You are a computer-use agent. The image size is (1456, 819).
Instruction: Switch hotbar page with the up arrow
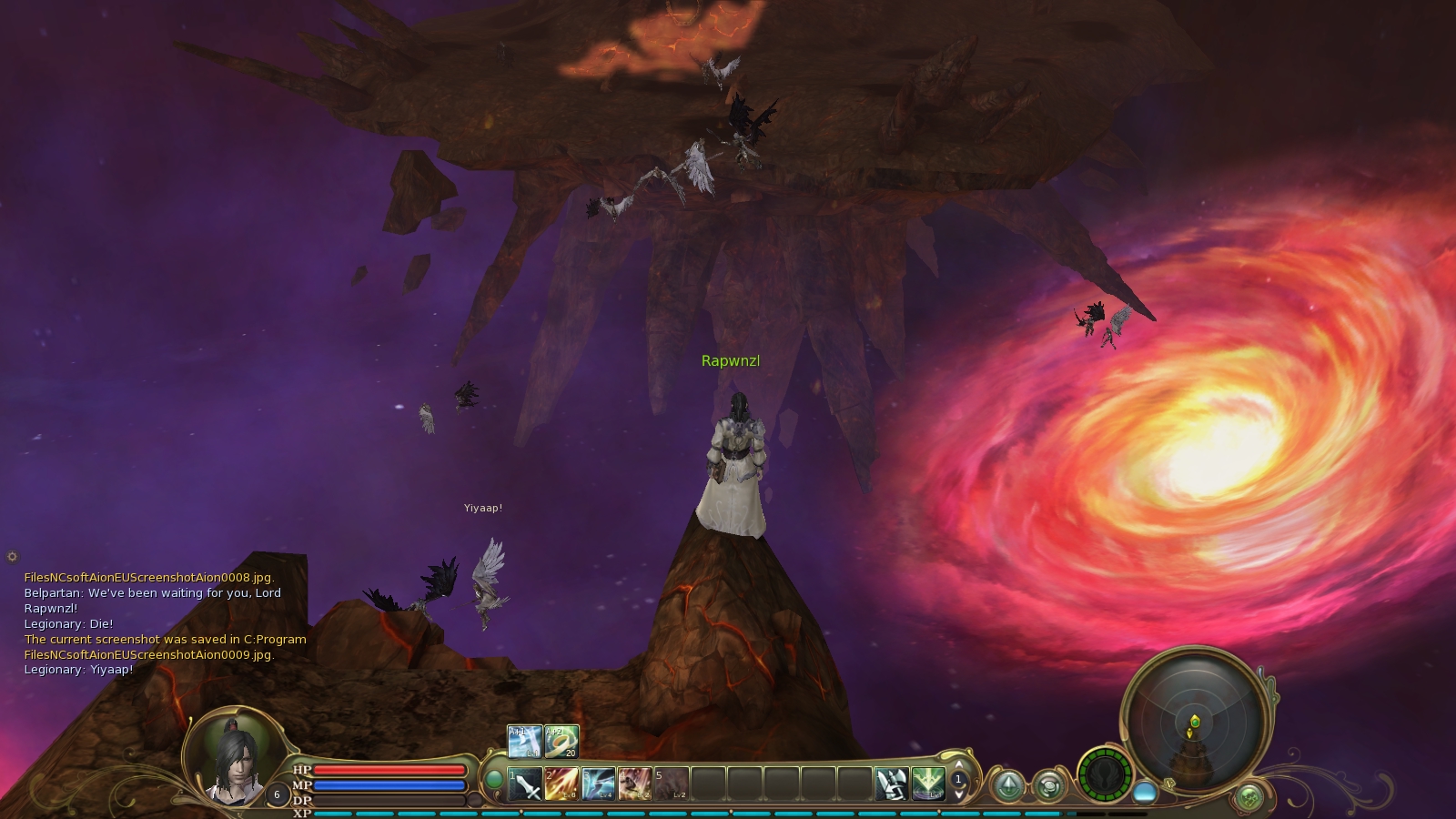point(958,766)
